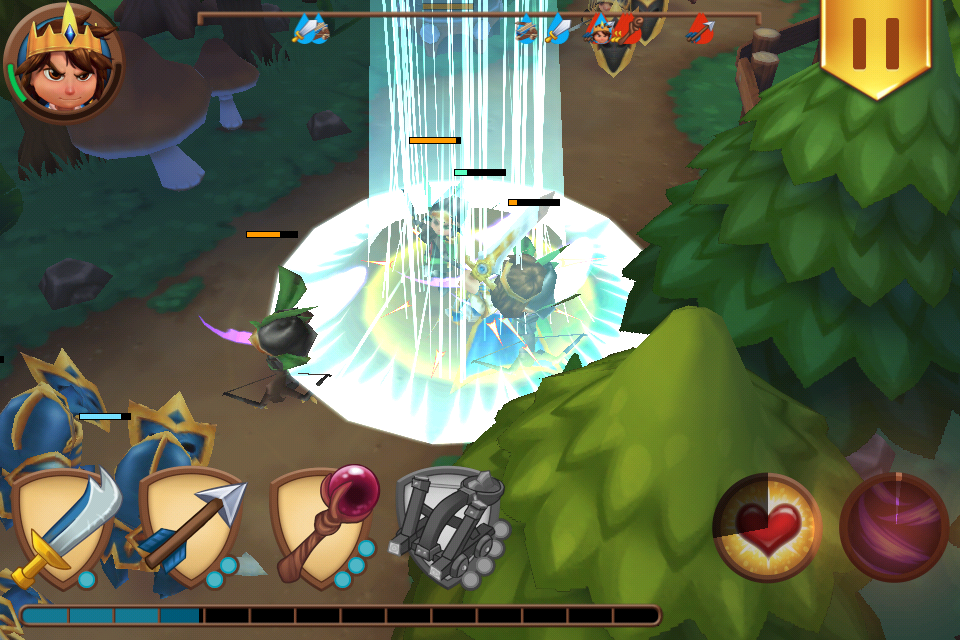Pause the game with the gold banner button
Screen dimensions: 960x640
[x=876, y=42]
